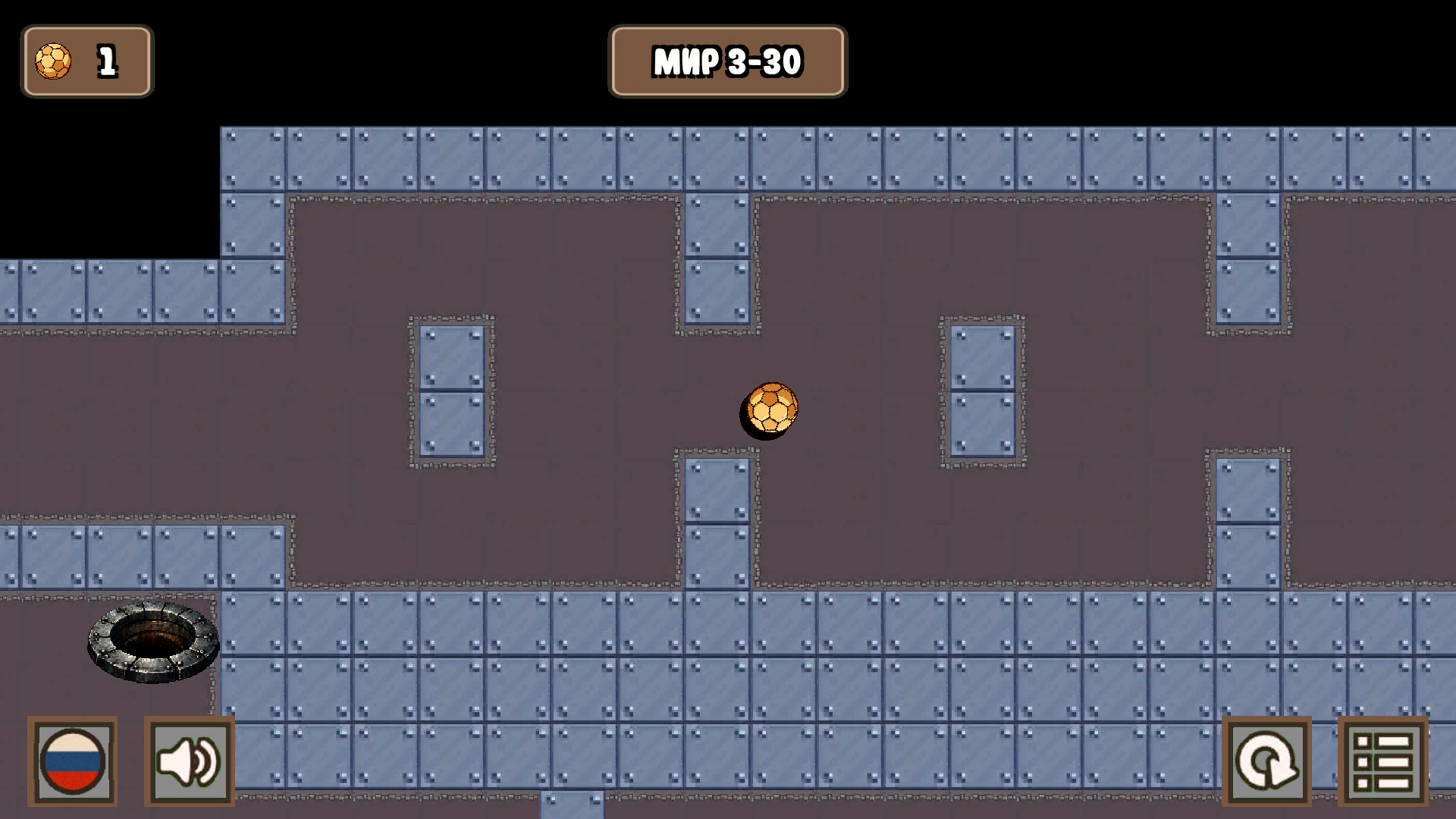
Task: Toggle sound on or off with the volume button
Action: click(x=187, y=761)
